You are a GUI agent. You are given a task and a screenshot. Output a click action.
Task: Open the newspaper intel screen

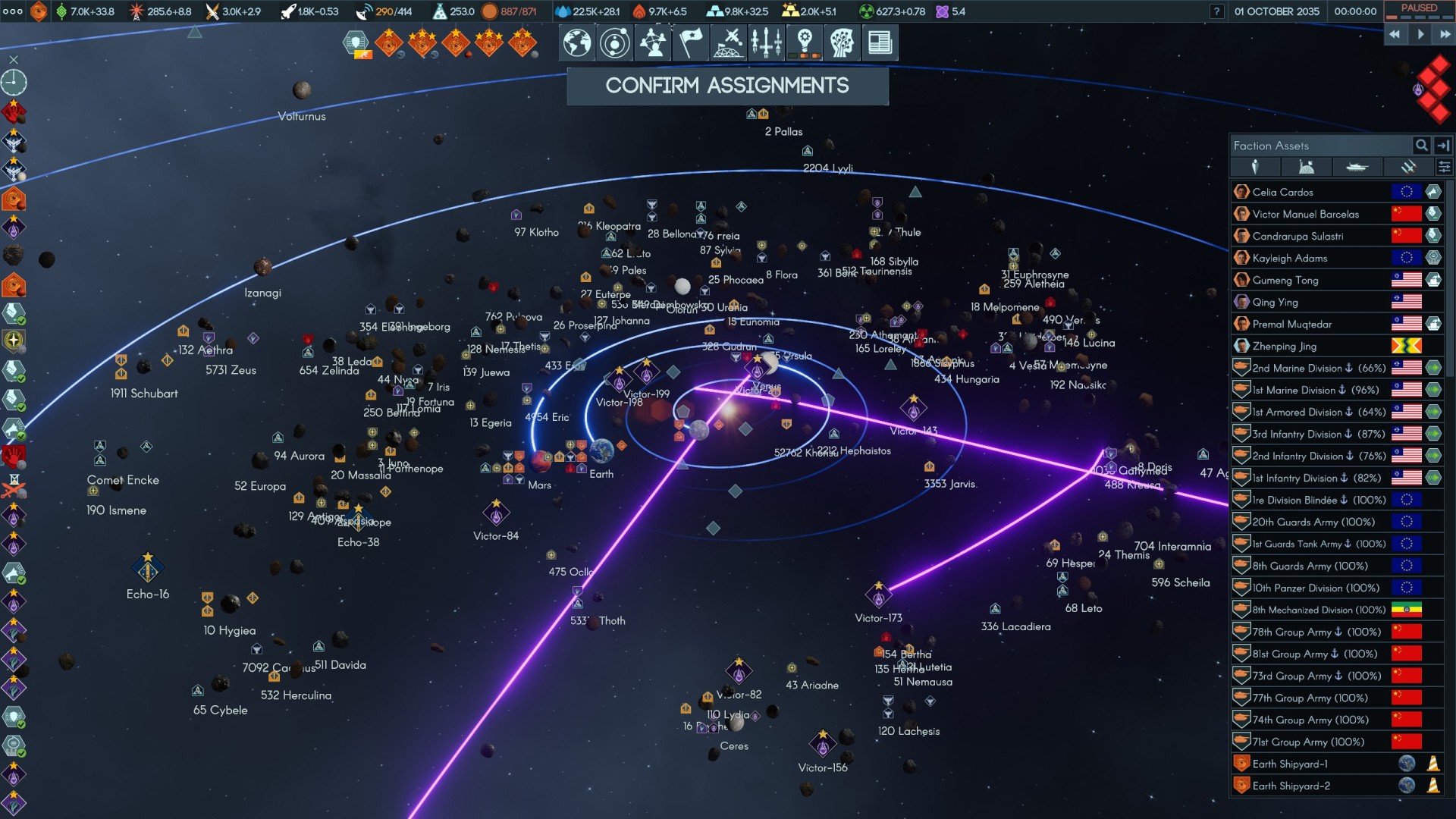[x=880, y=42]
